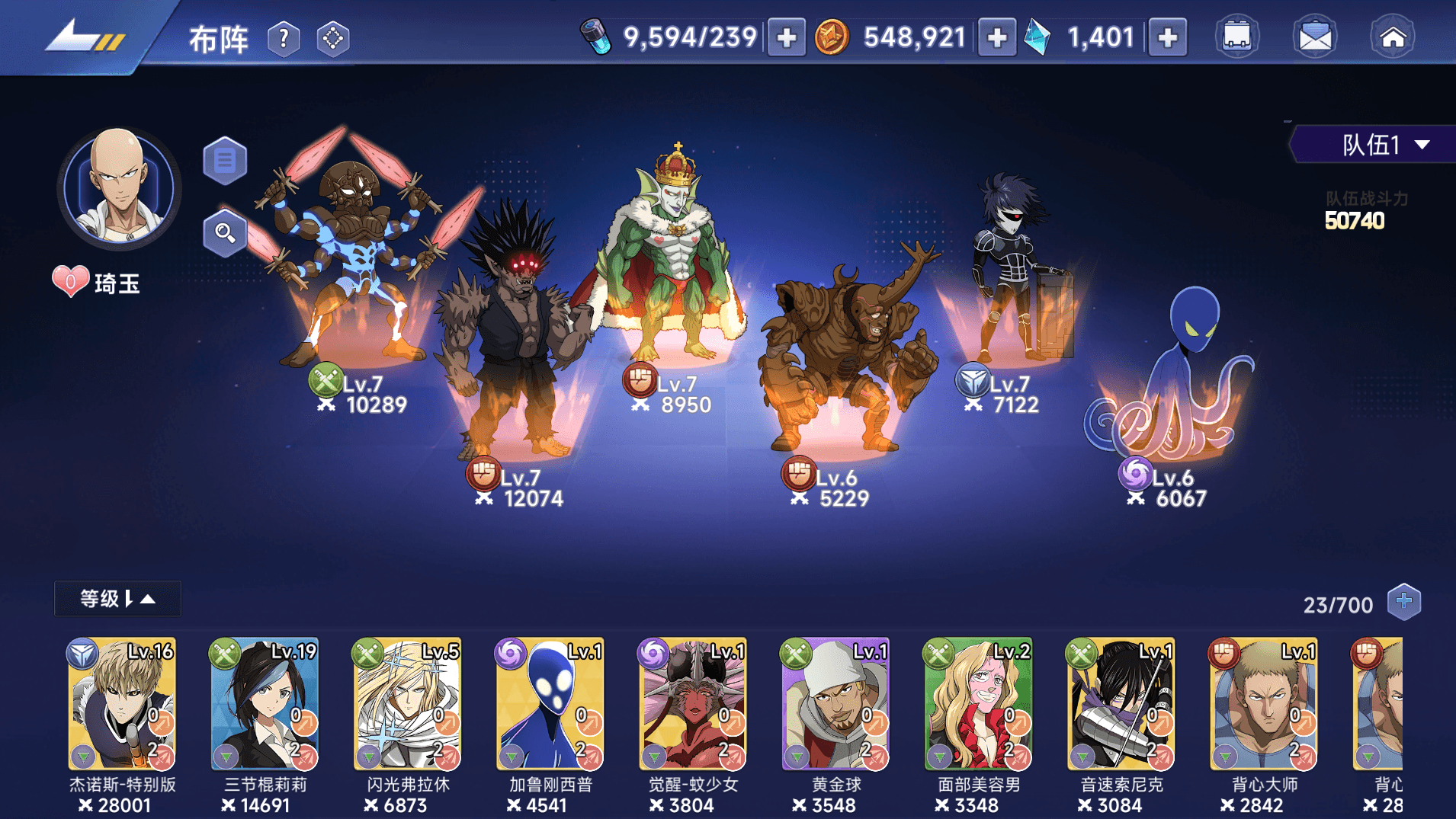Click the diamond formation icon beside help

click(x=333, y=38)
